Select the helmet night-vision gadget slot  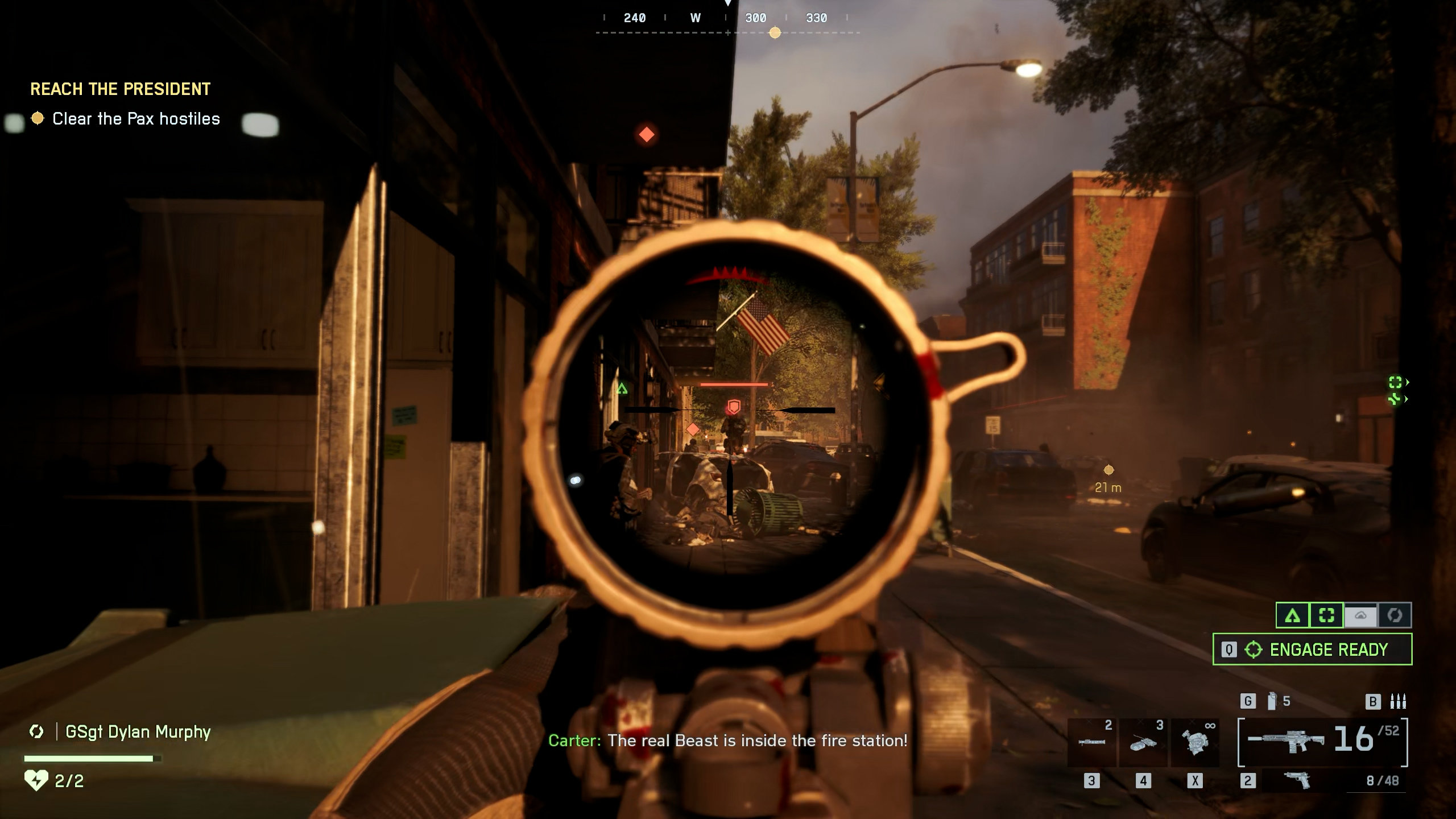tap(1194, 742)
